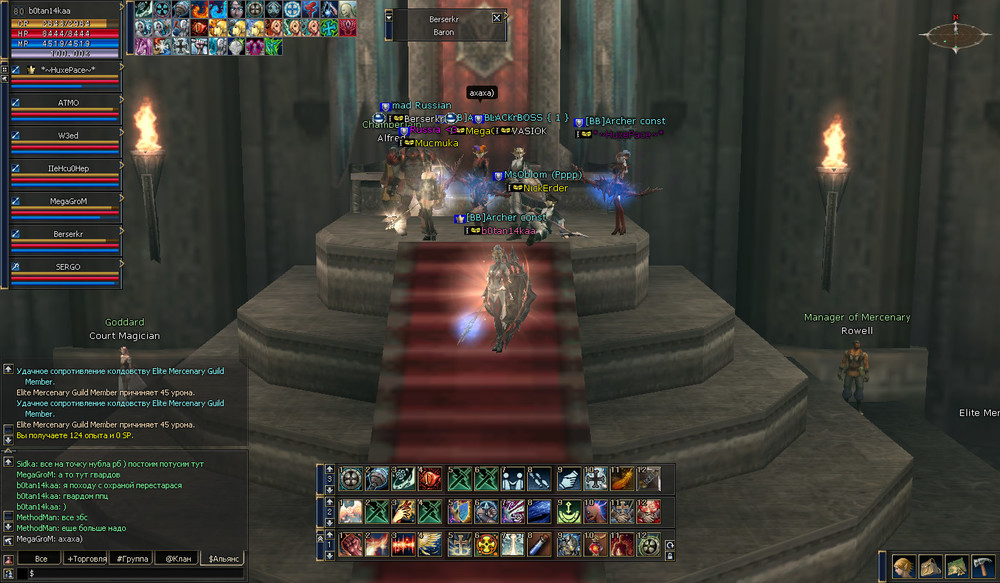The image size is (1000, 583).
Task: Open the inventory bag icon
Action: pyautogui.click(x=930, y=566)
